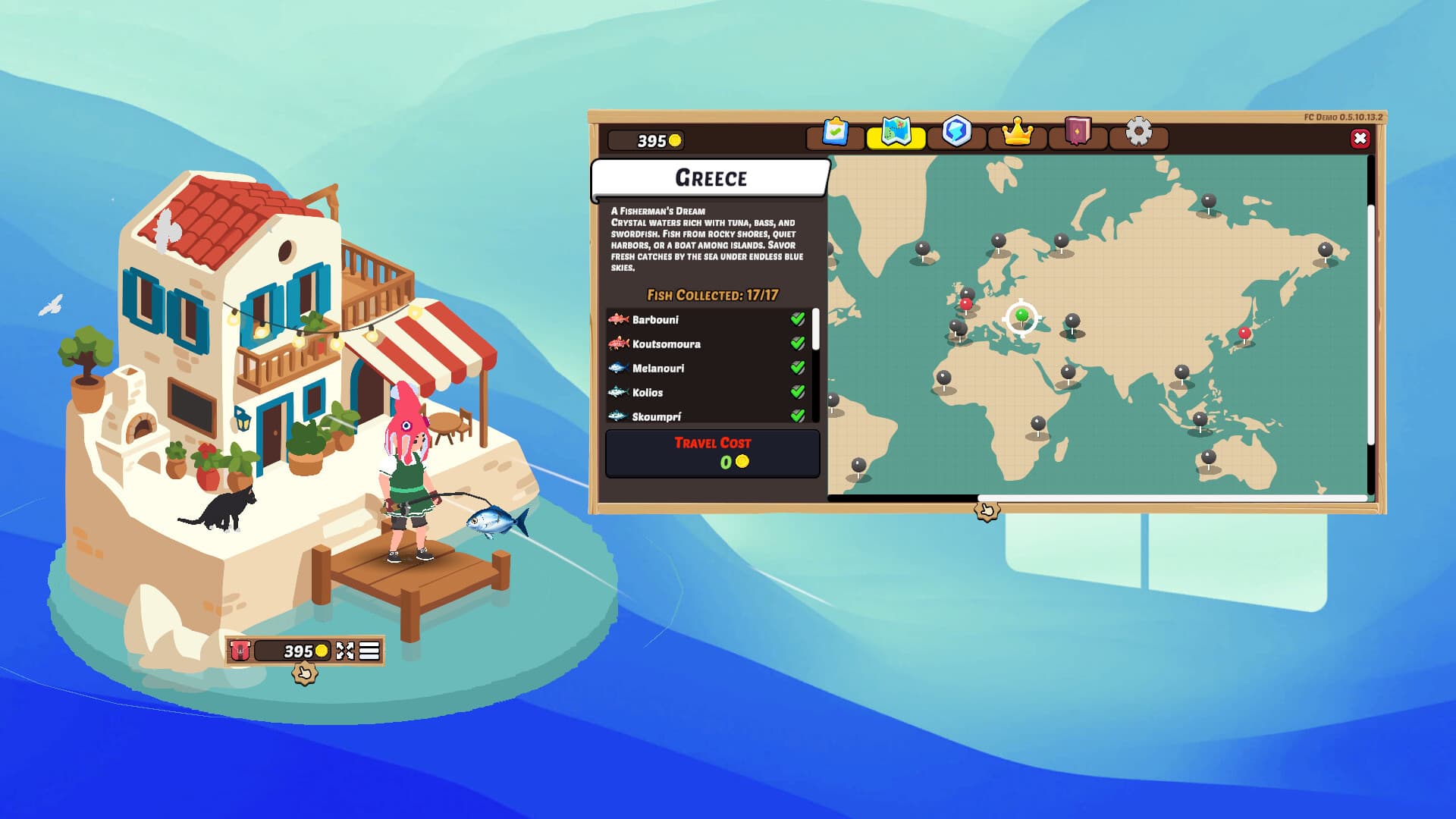1456x819 pixels.
Task: Toggle the checkmark next to Skoumprí
Action: 797,416
